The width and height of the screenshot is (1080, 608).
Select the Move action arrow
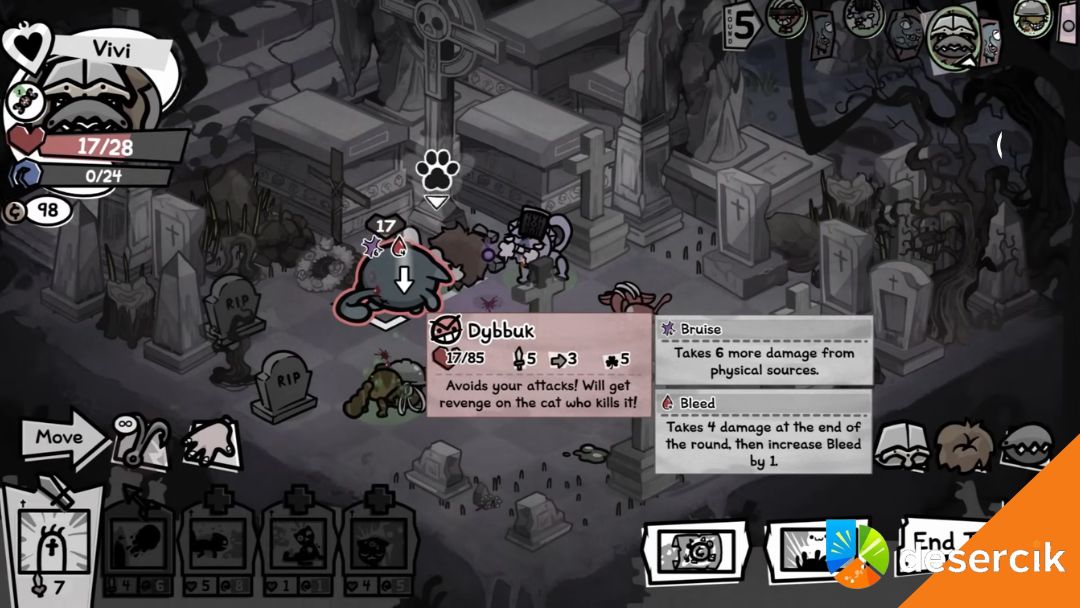tap(64, 437)
